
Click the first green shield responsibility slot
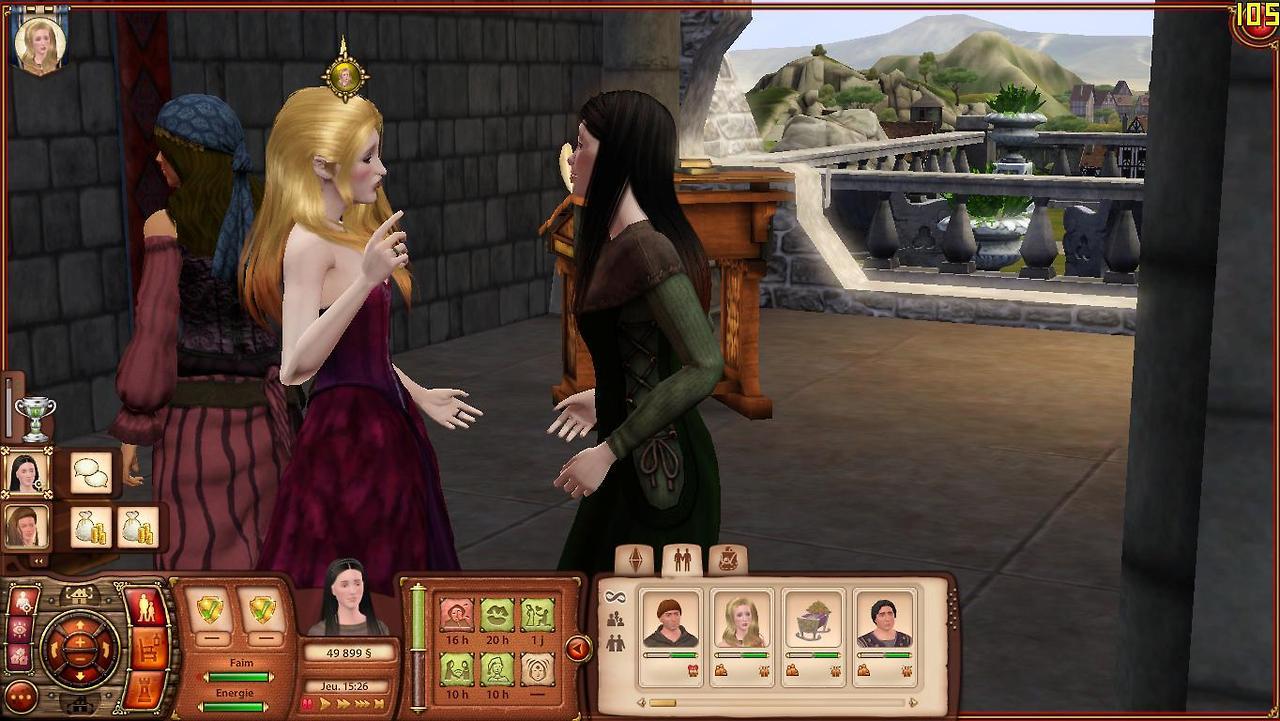[x=210, y=609]
